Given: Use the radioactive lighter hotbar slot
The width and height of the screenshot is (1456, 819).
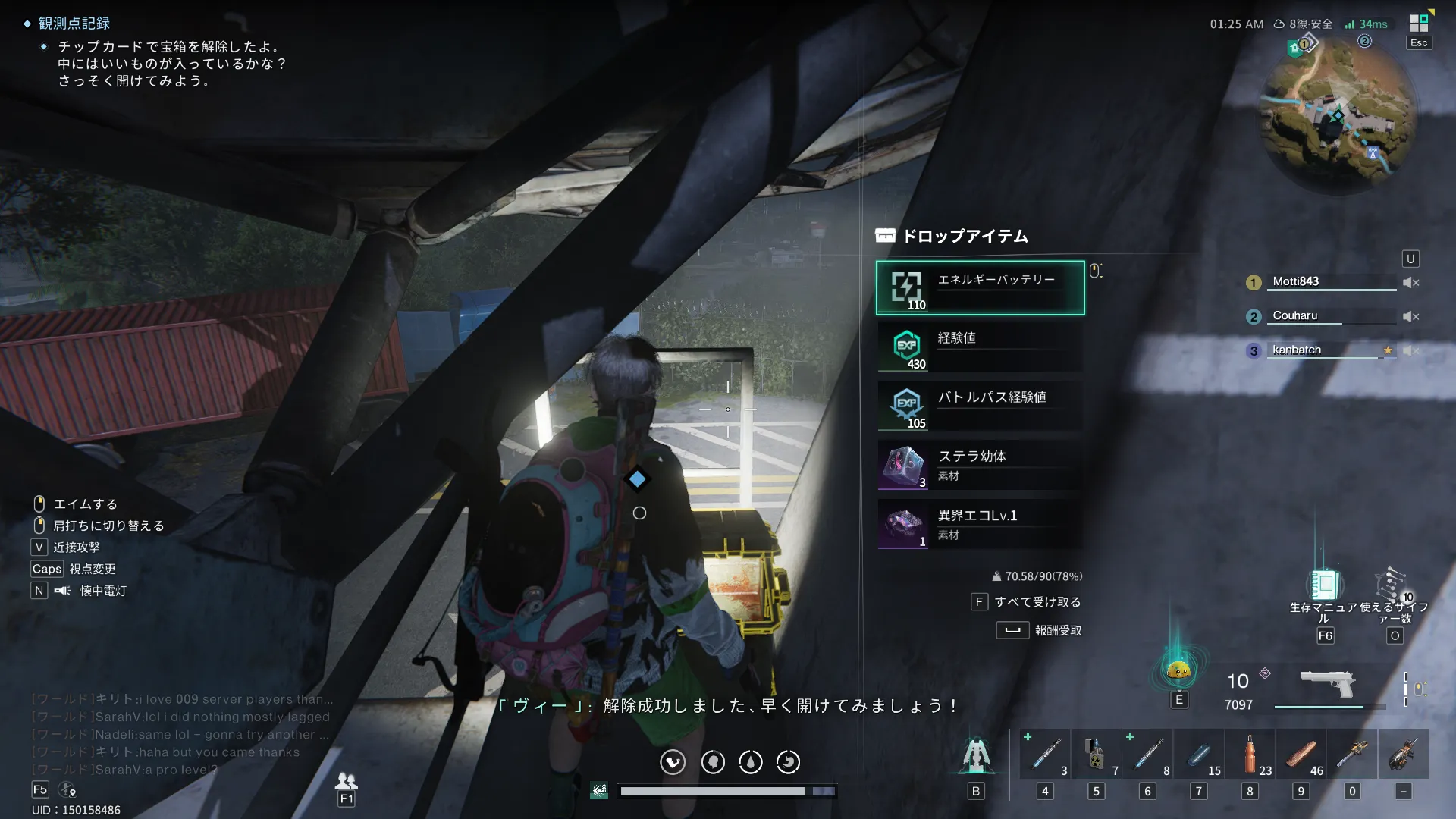Looking at the screenshot, I should [x=1096, y=754].
